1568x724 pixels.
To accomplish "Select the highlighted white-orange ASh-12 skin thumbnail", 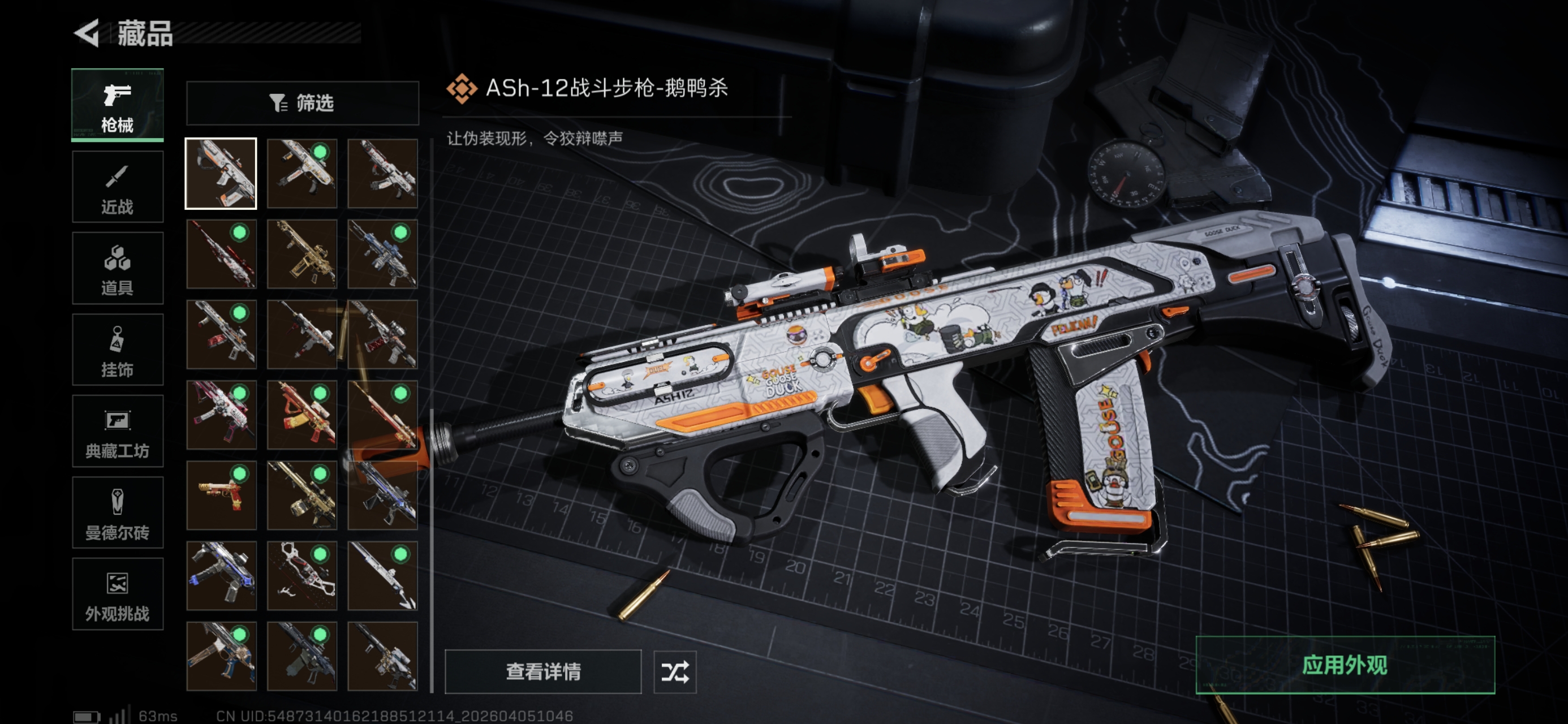I will point(221,174).
